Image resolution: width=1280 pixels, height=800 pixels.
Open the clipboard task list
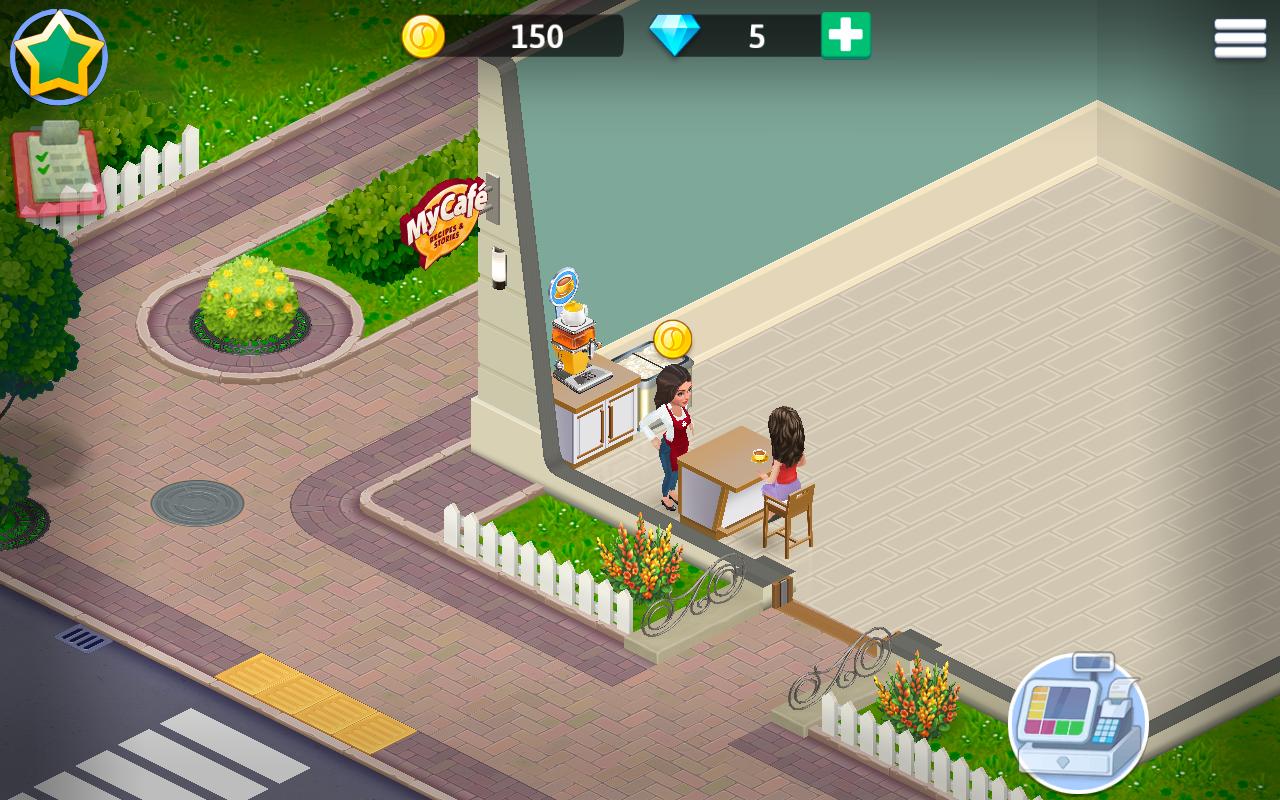click(57, 170)
